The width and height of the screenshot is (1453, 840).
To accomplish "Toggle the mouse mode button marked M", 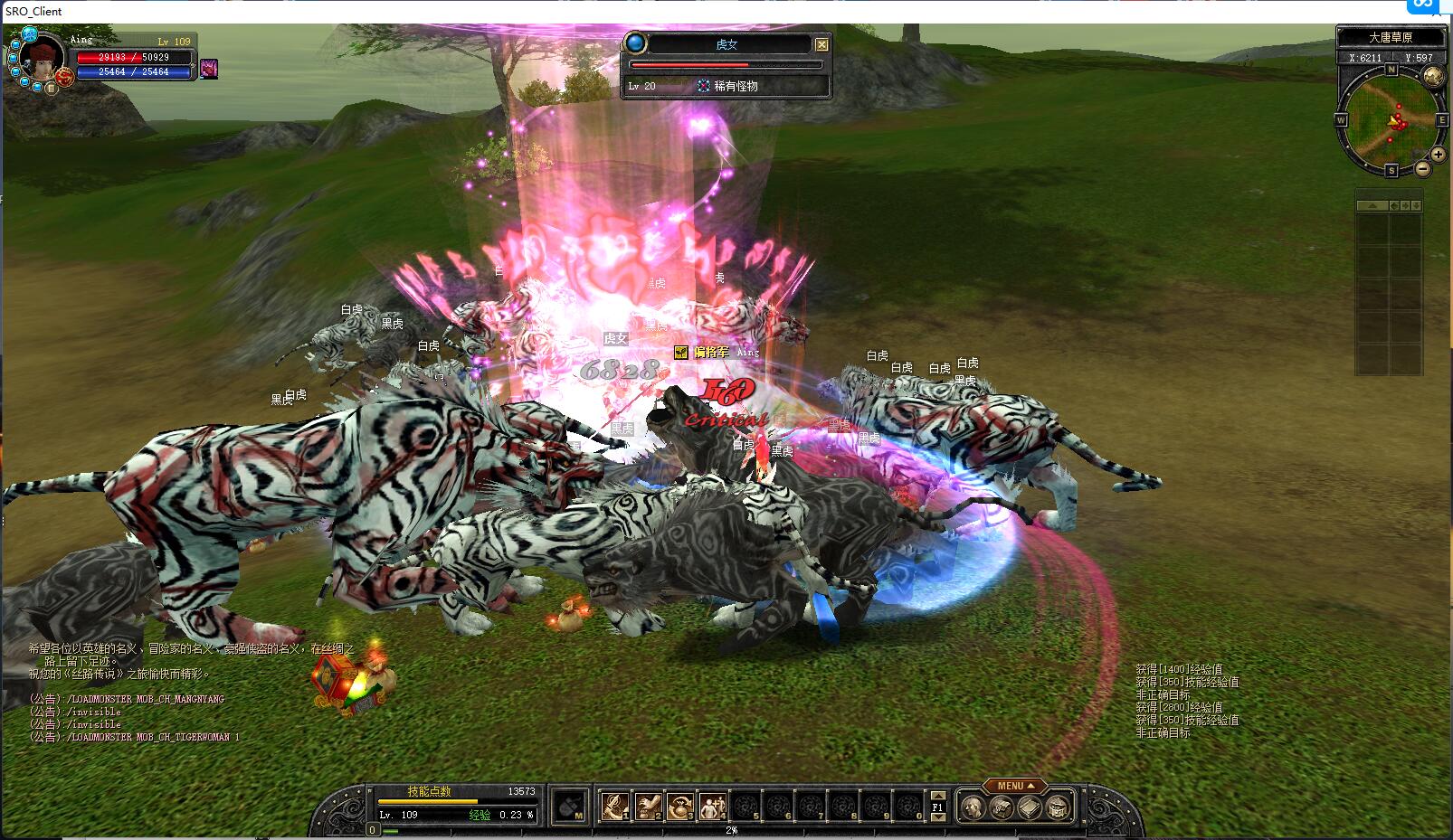I will pos(570,806).
